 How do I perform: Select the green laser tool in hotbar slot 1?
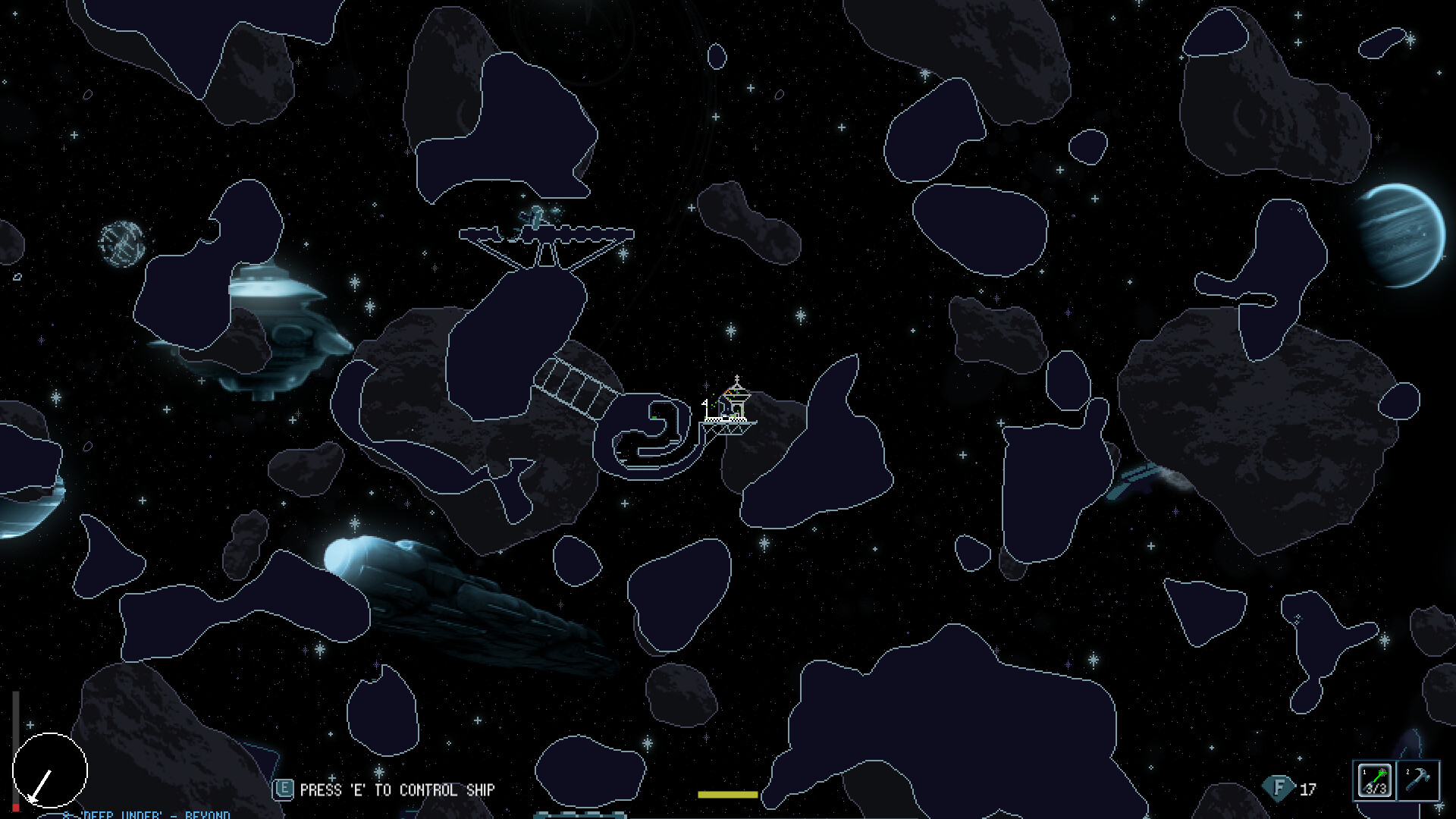[x=1375, y=780]
